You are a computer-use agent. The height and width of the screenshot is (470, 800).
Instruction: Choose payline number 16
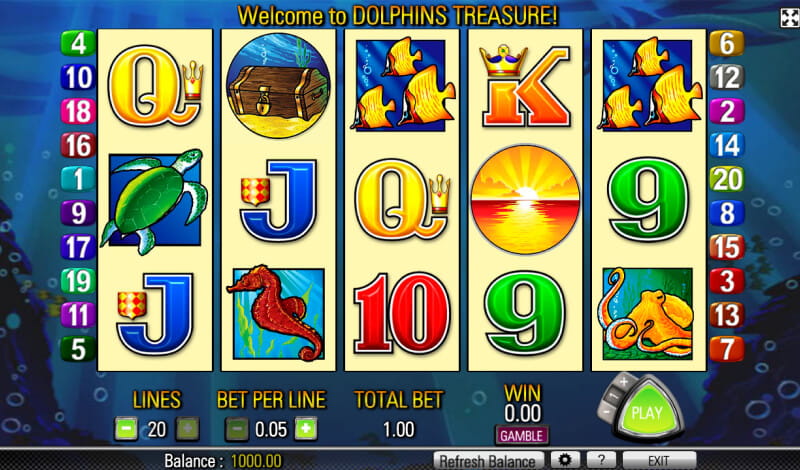click(x=77, y=145)
